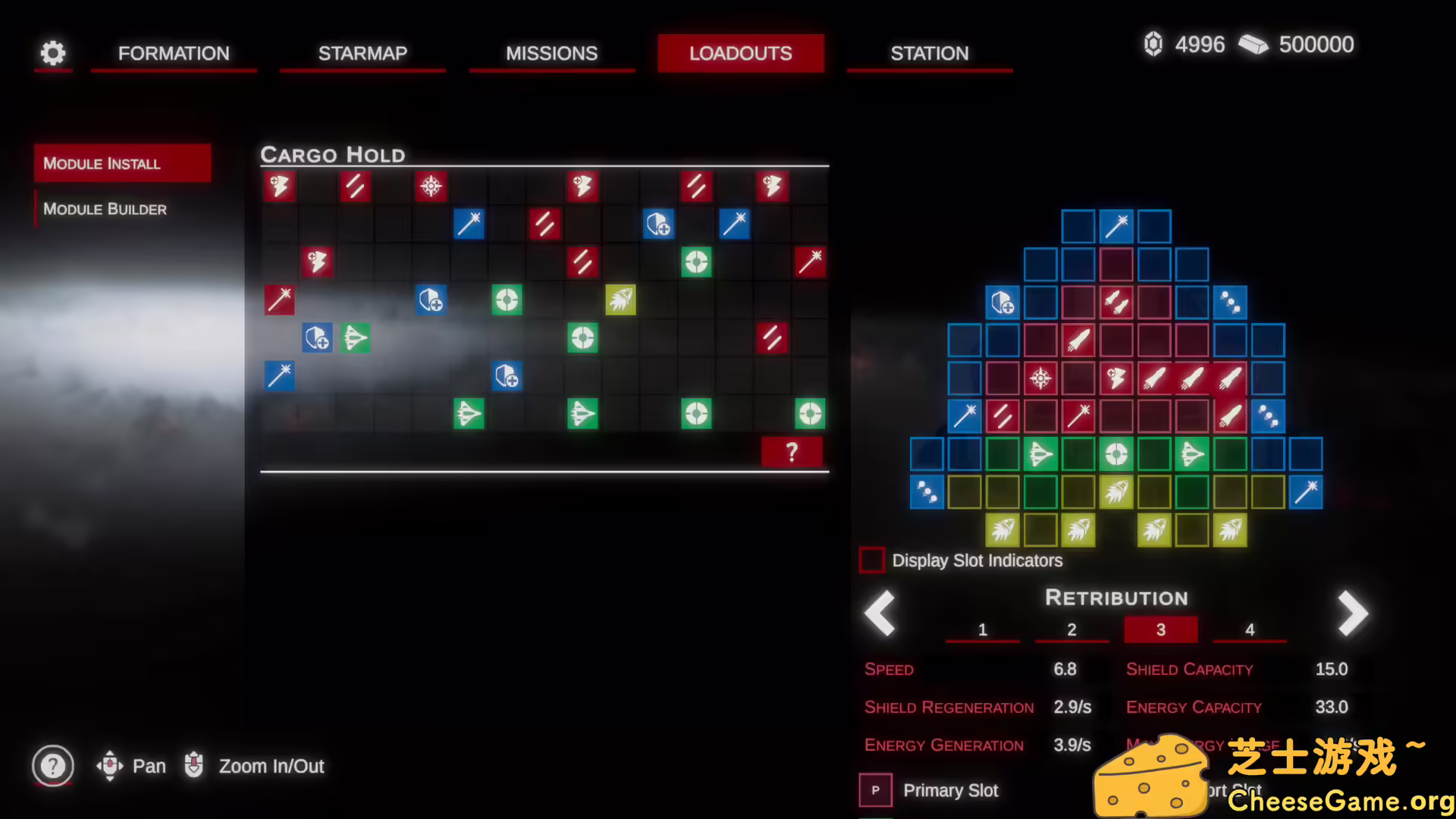Click the mystery question-mark slot in Cargo Hold
1456x819 pixels.
[792, 452]
